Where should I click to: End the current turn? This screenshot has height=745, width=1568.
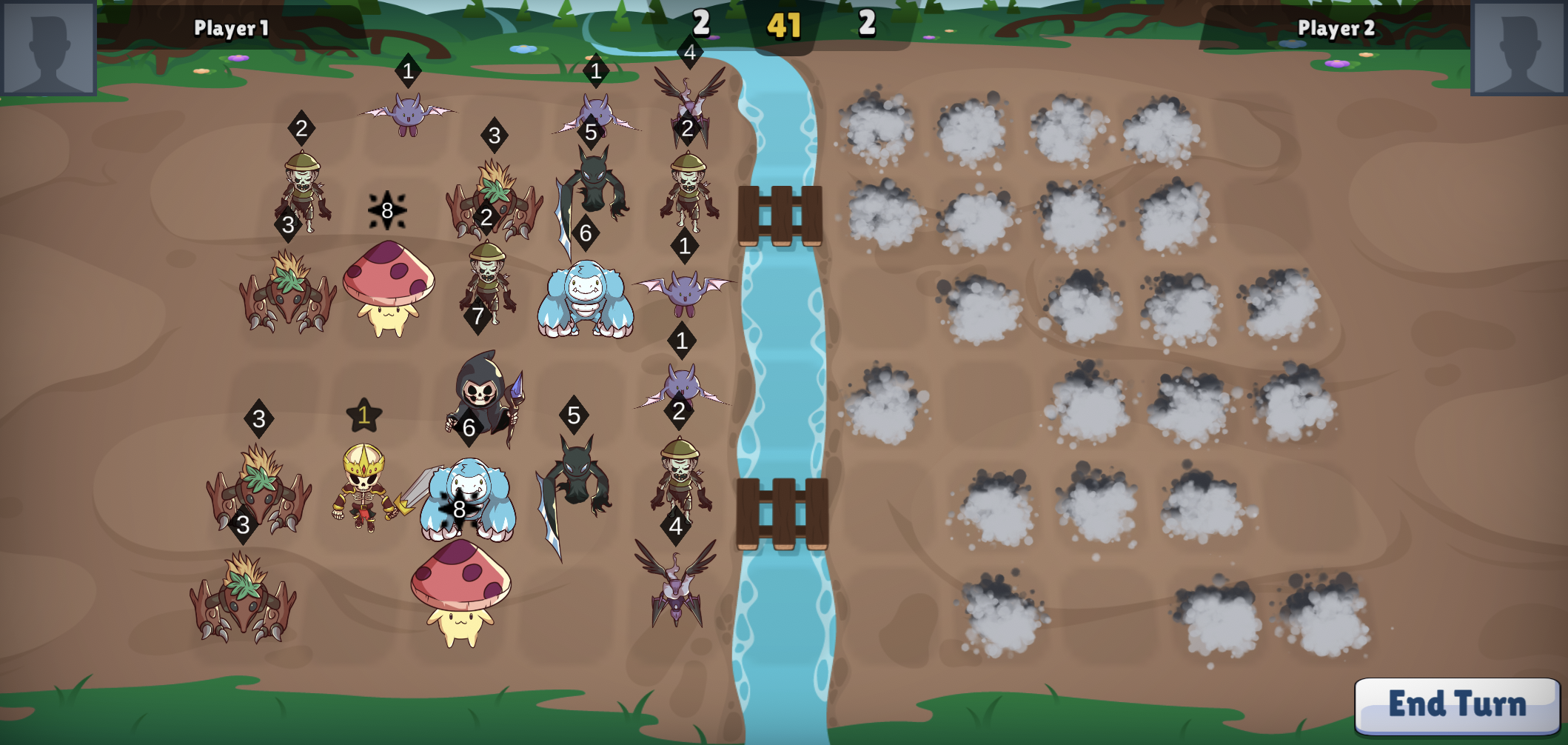click(1456, 704)
